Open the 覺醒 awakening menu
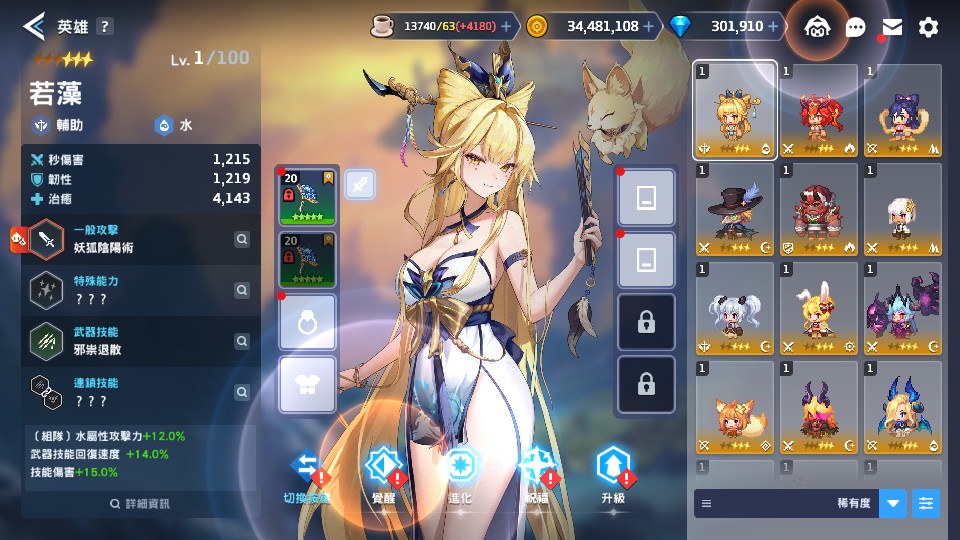 pyautogui.click(x=383, y=473)
